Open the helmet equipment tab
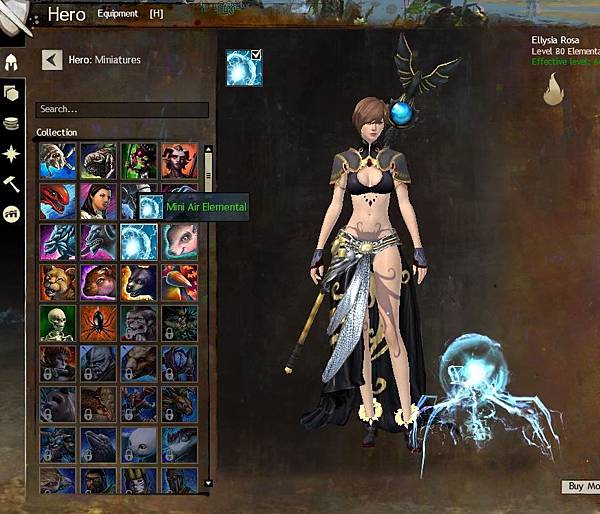Viewport: 600px width, 514px height. click(13, 63)
